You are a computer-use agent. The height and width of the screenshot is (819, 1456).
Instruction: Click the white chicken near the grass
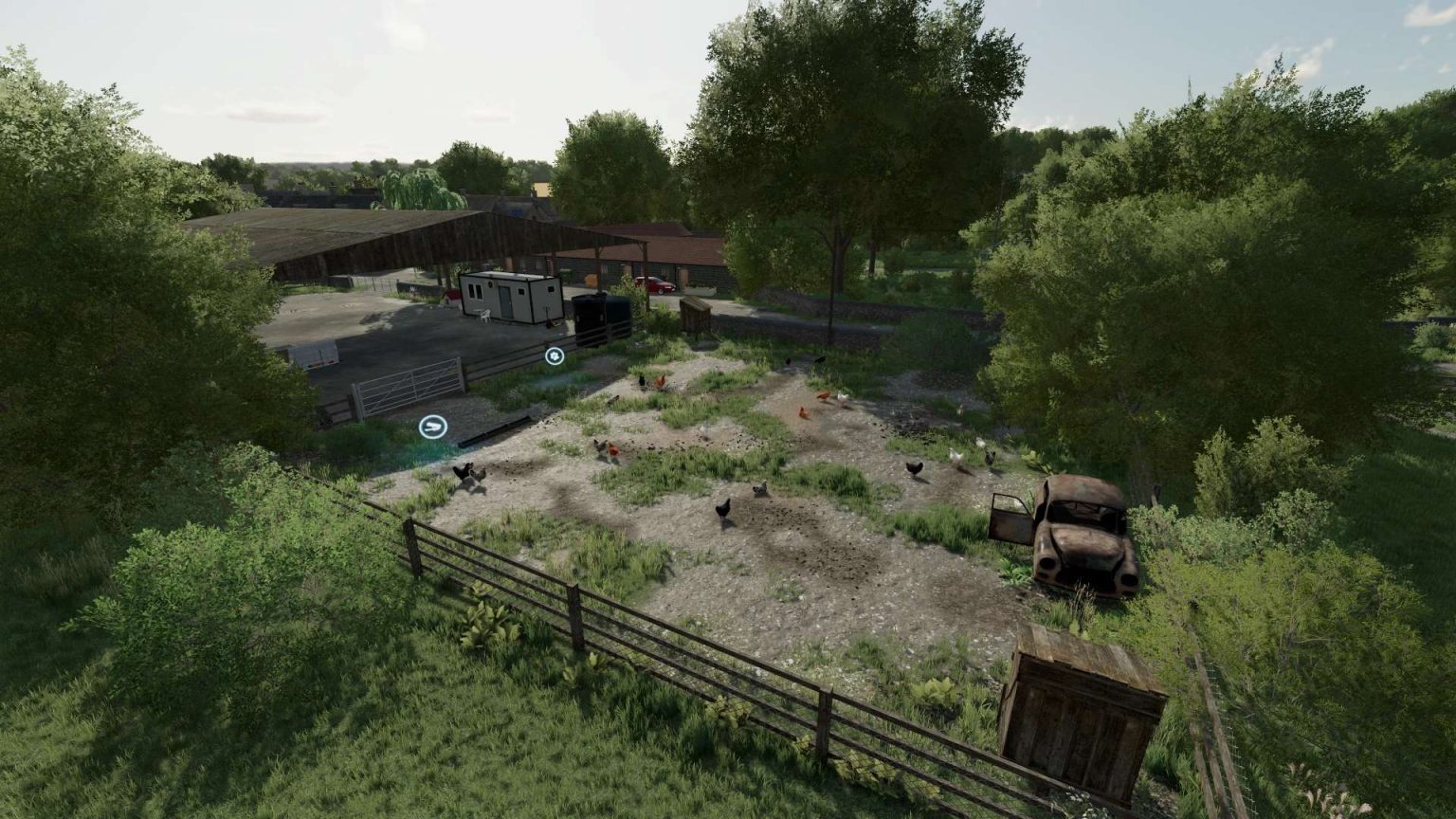(x=842, y=395)
